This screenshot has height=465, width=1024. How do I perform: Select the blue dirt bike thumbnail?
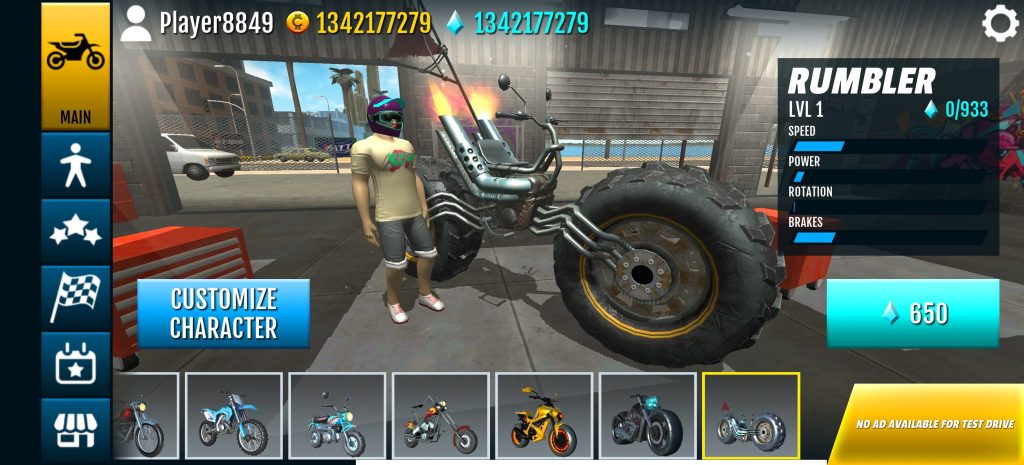[234, 415]
